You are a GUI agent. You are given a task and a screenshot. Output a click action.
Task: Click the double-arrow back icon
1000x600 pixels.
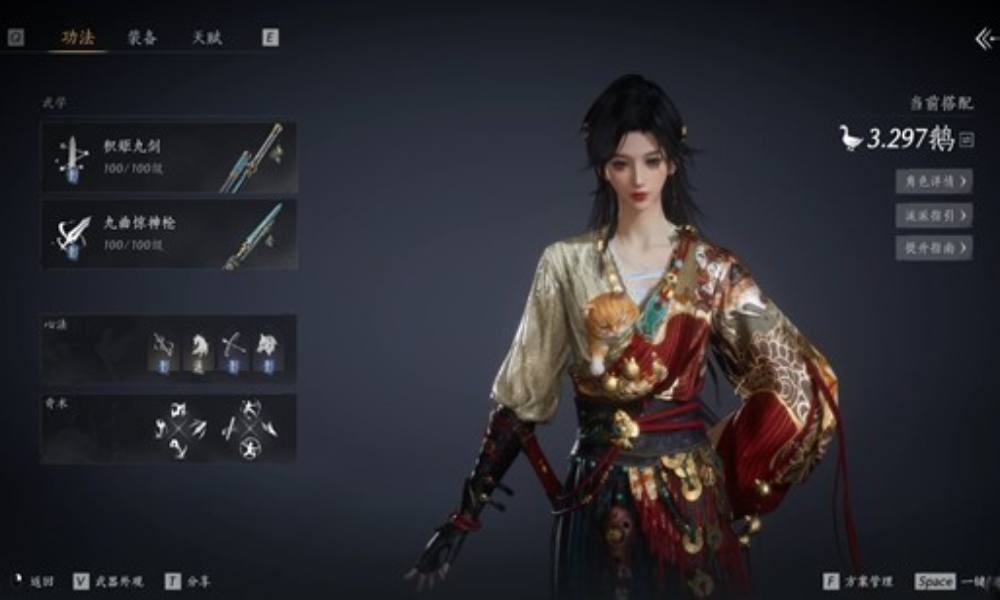tap(985, 38)
